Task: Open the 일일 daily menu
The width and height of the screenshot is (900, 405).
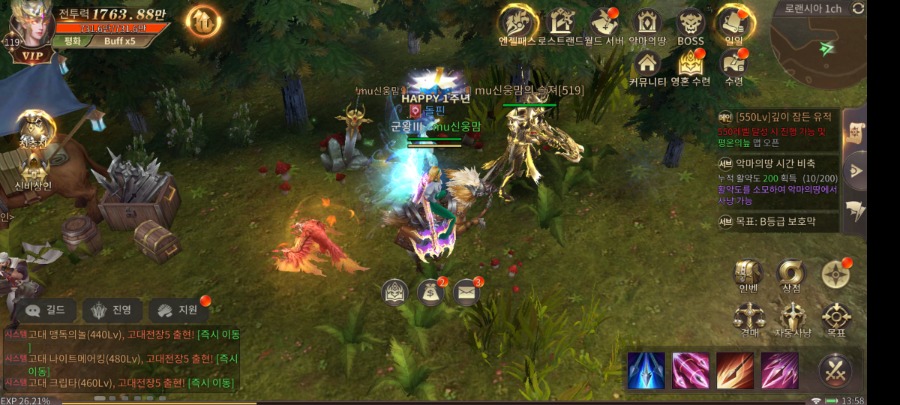Action: click(734, 22)
